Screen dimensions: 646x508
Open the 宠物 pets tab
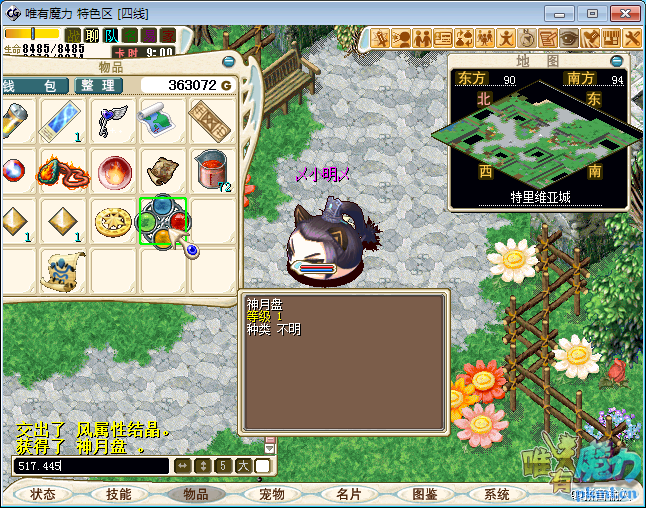(271, 494)
